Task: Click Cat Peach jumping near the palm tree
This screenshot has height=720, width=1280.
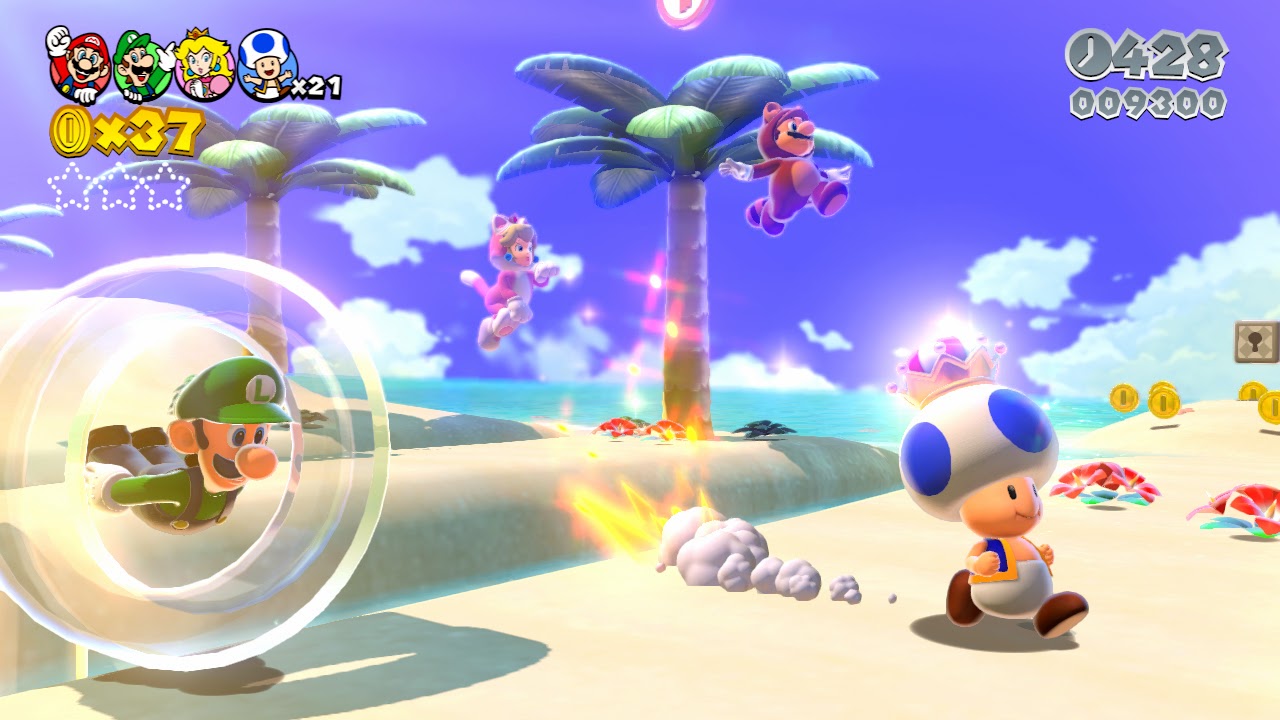Action: [x=510, y=270]
